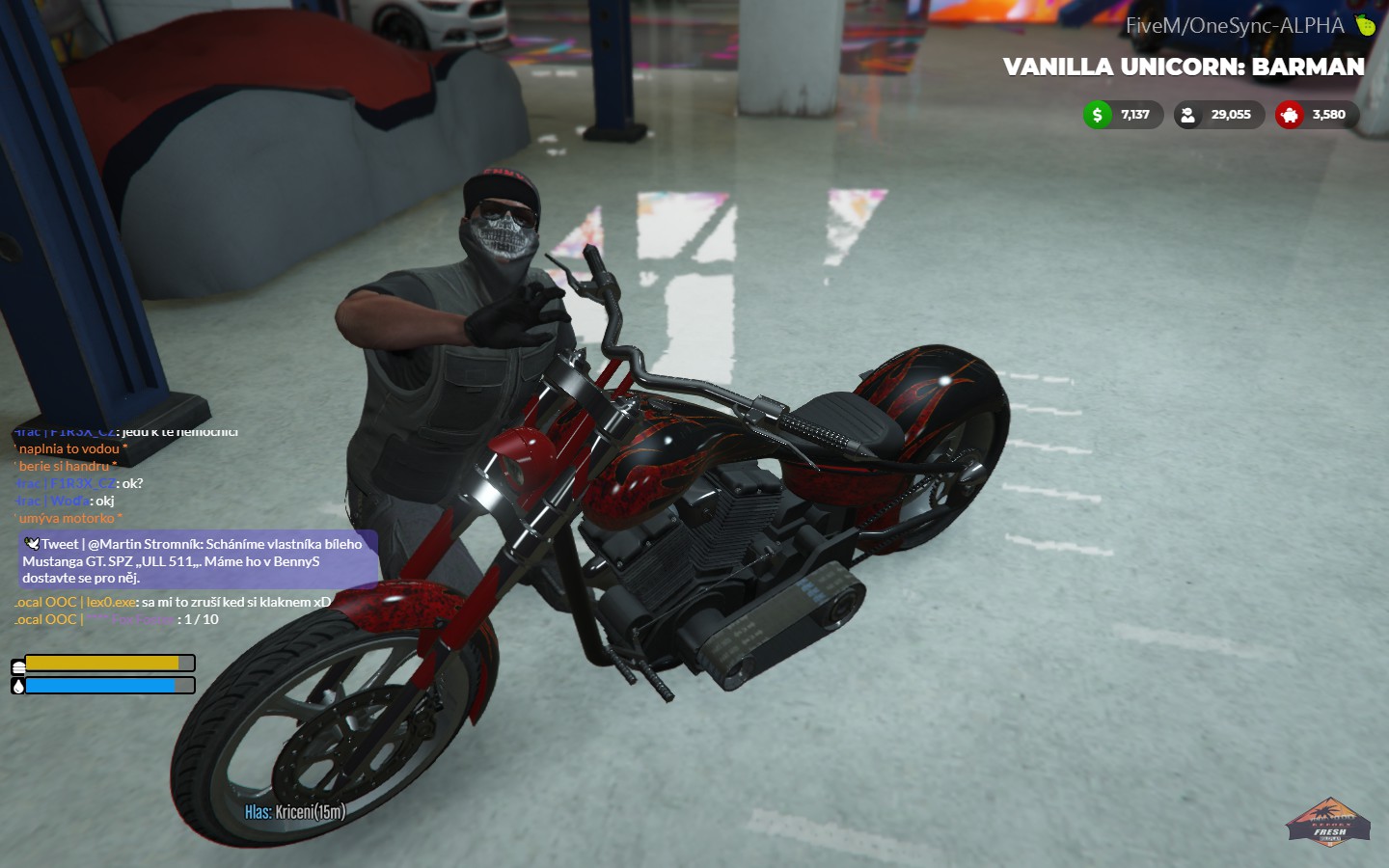1389x868 pixels.
Task: Click the green dollar cash icon
Action: 1096,115
